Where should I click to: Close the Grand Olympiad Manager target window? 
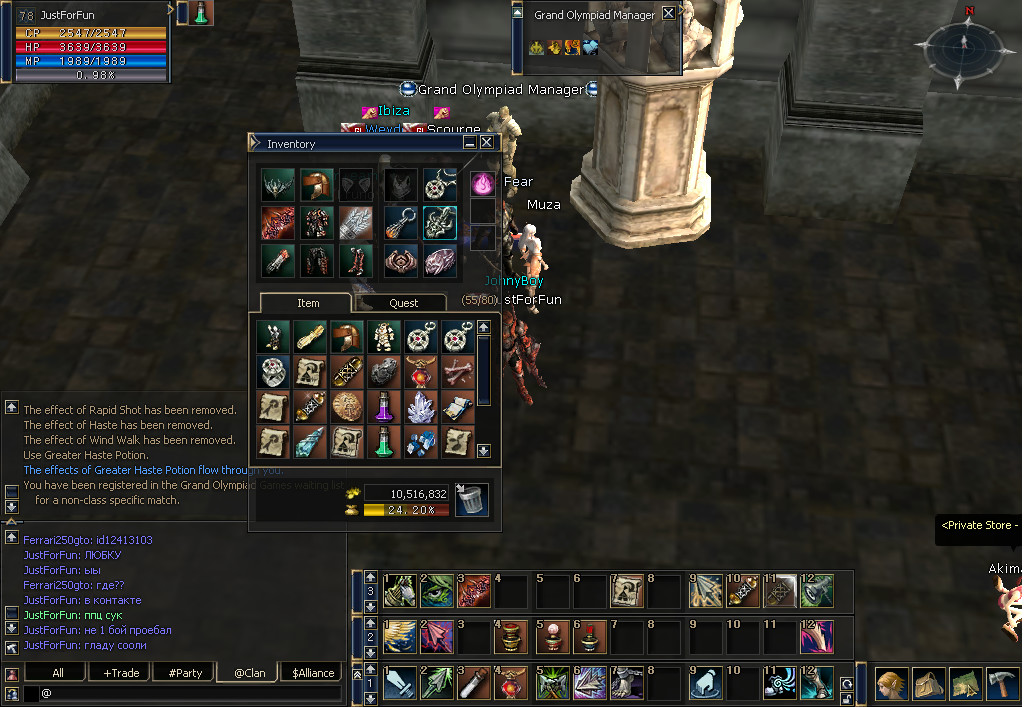point(668,14)
